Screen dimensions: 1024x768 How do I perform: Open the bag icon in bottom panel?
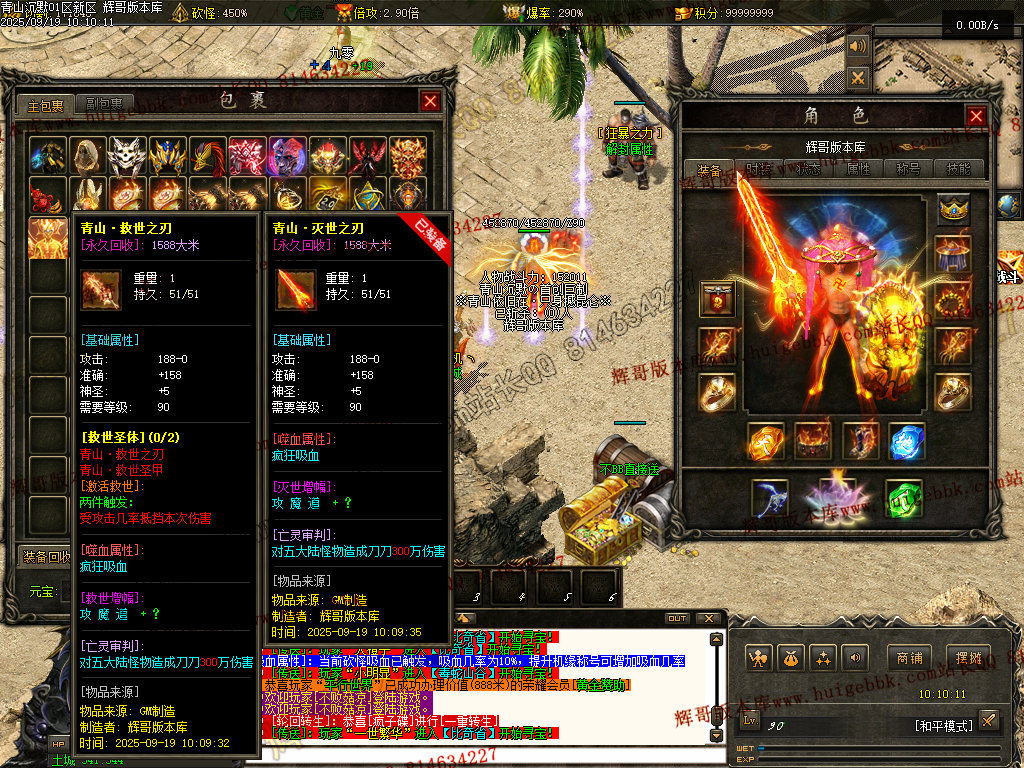click(x=791, y=658)
